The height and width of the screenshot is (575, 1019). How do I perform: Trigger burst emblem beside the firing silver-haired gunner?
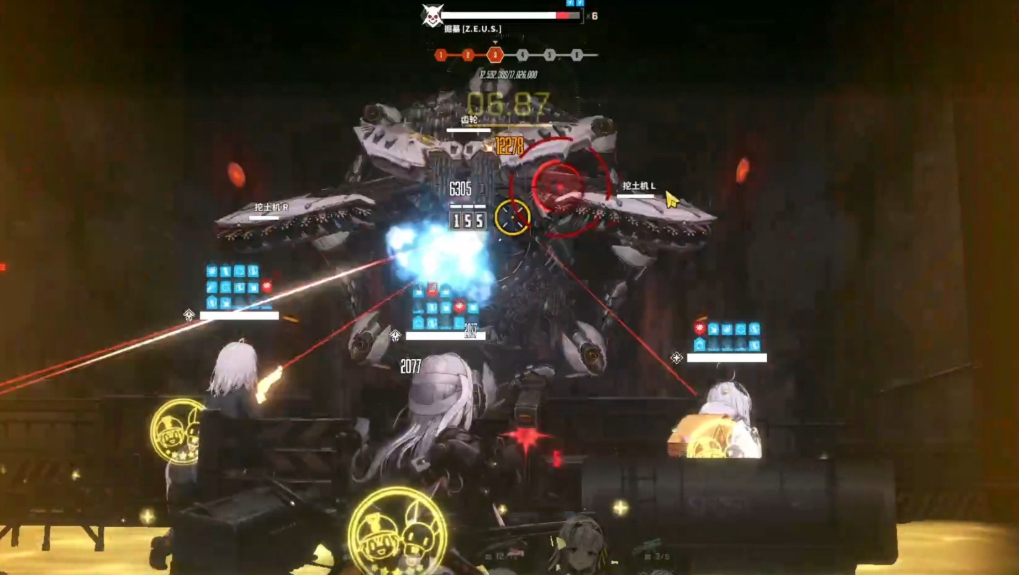tap(178, 430)
